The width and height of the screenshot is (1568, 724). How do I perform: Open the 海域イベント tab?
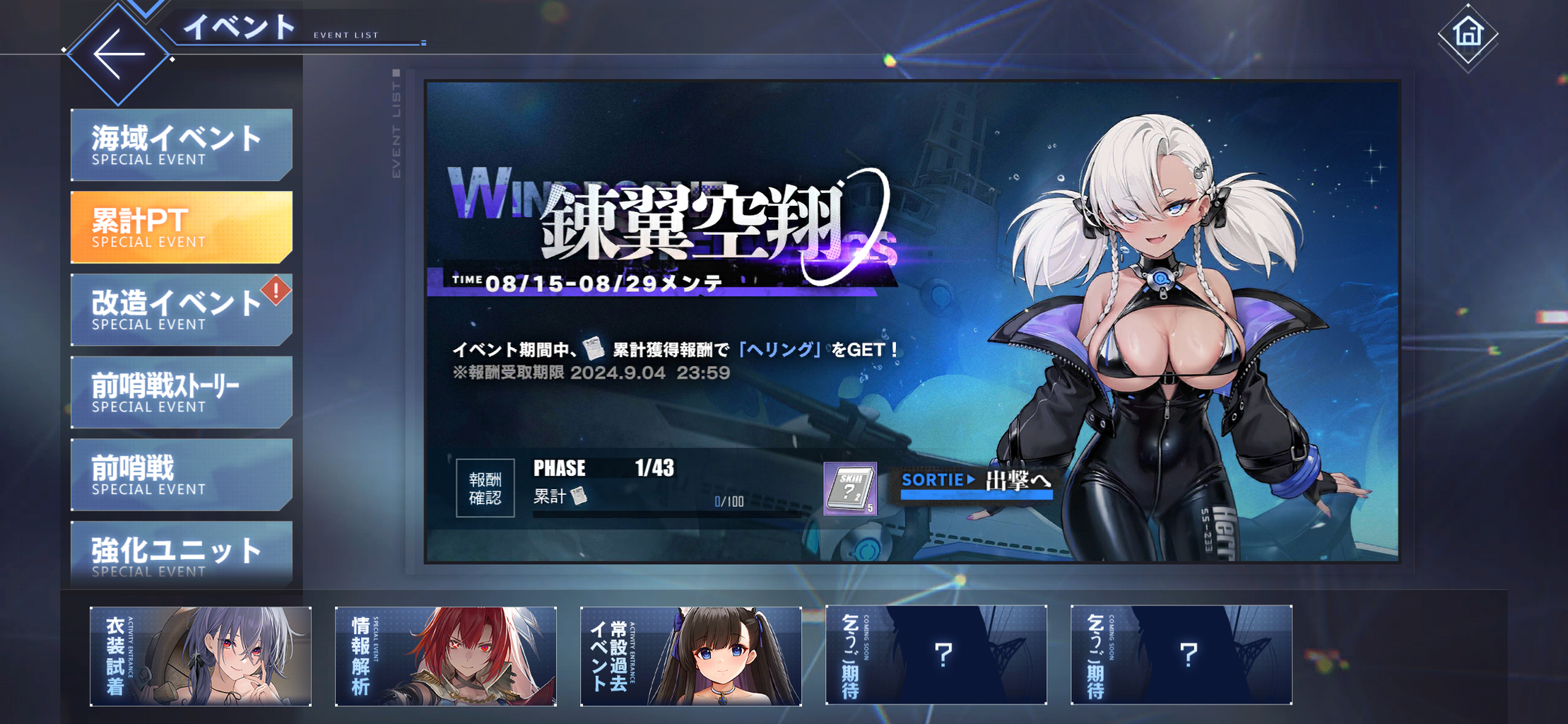(180, 144)
